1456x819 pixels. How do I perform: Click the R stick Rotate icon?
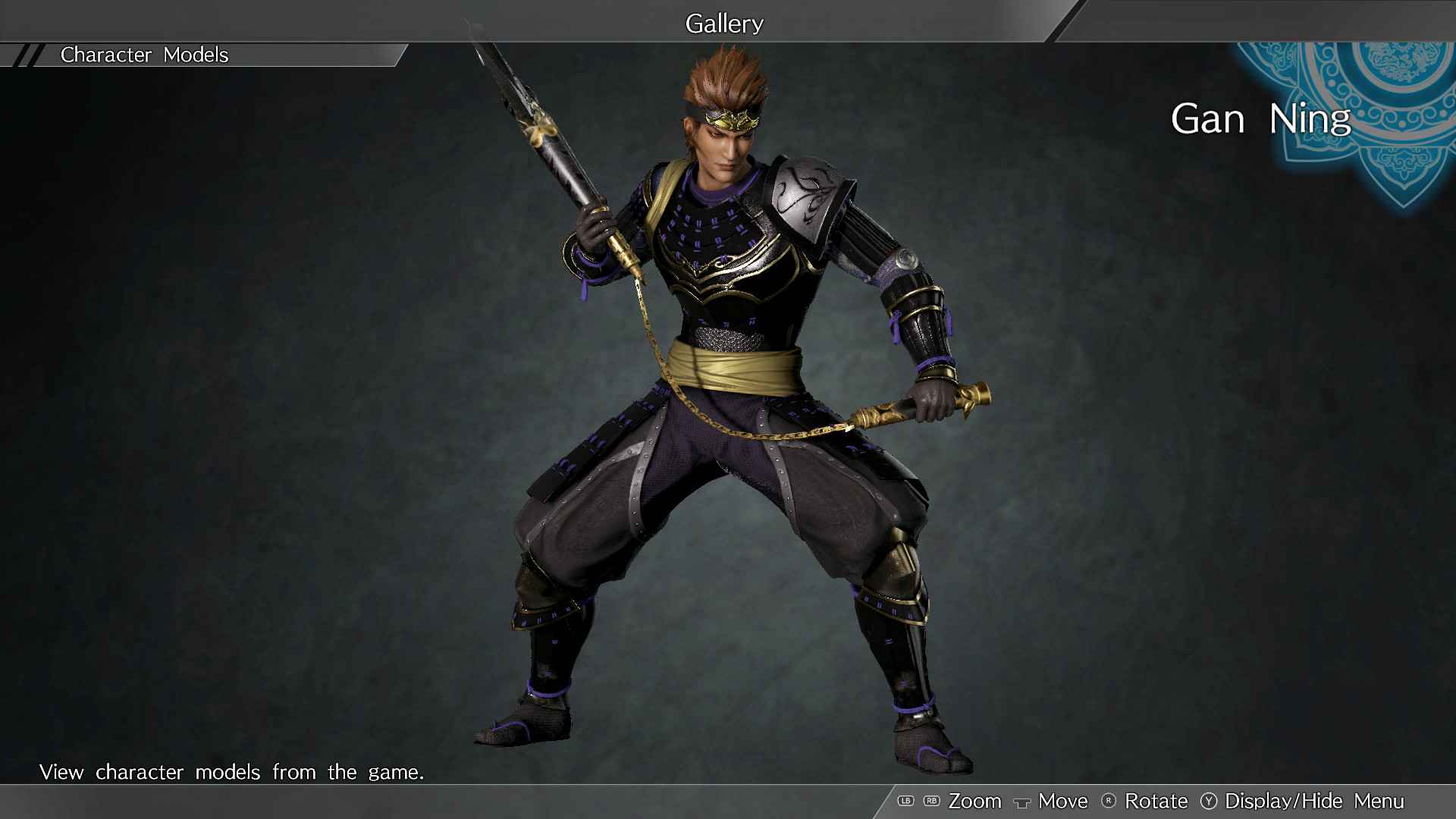click(1109, 801)
